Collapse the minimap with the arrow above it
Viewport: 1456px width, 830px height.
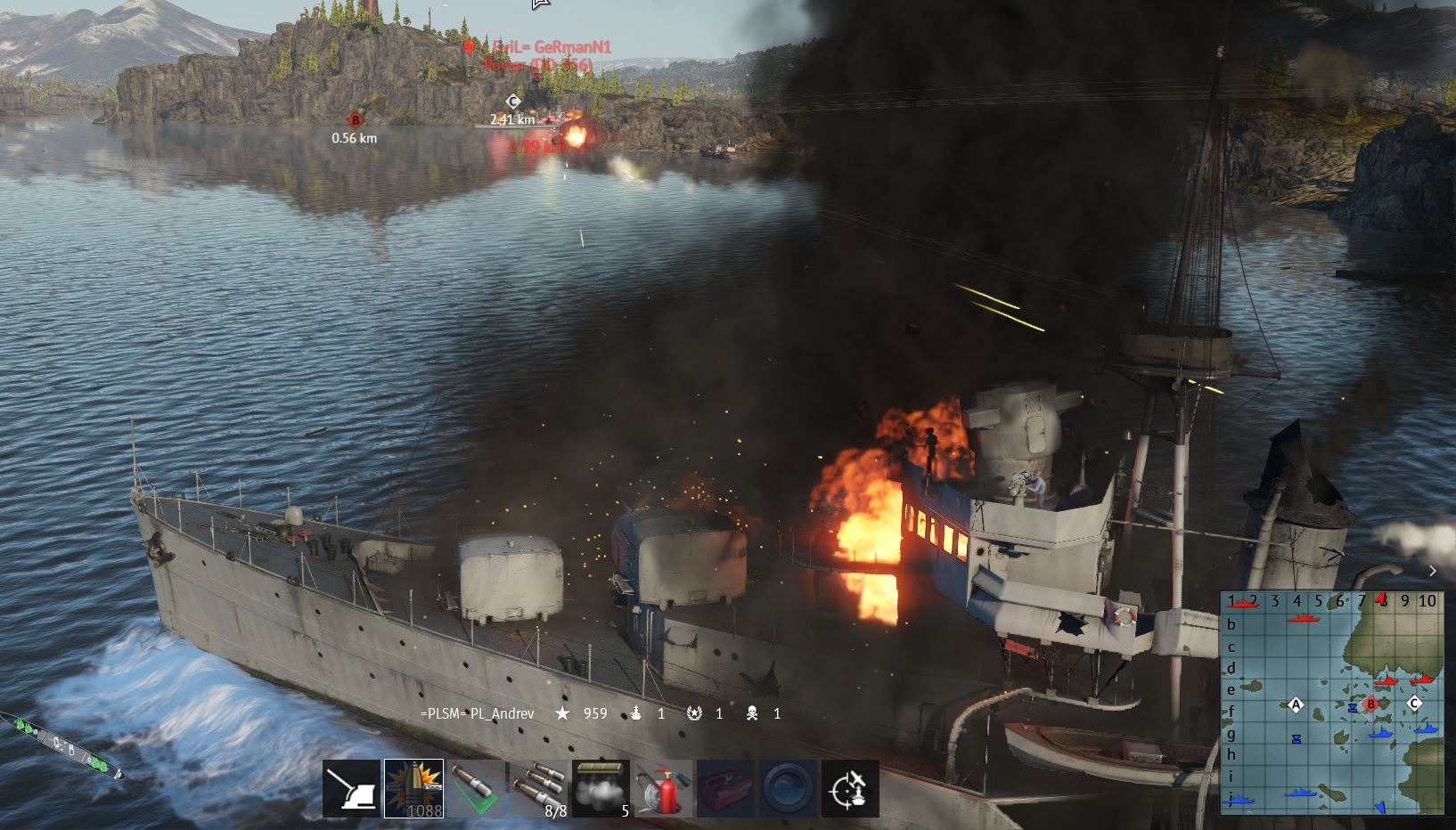pyautogui.click(x=1432, y=571)
